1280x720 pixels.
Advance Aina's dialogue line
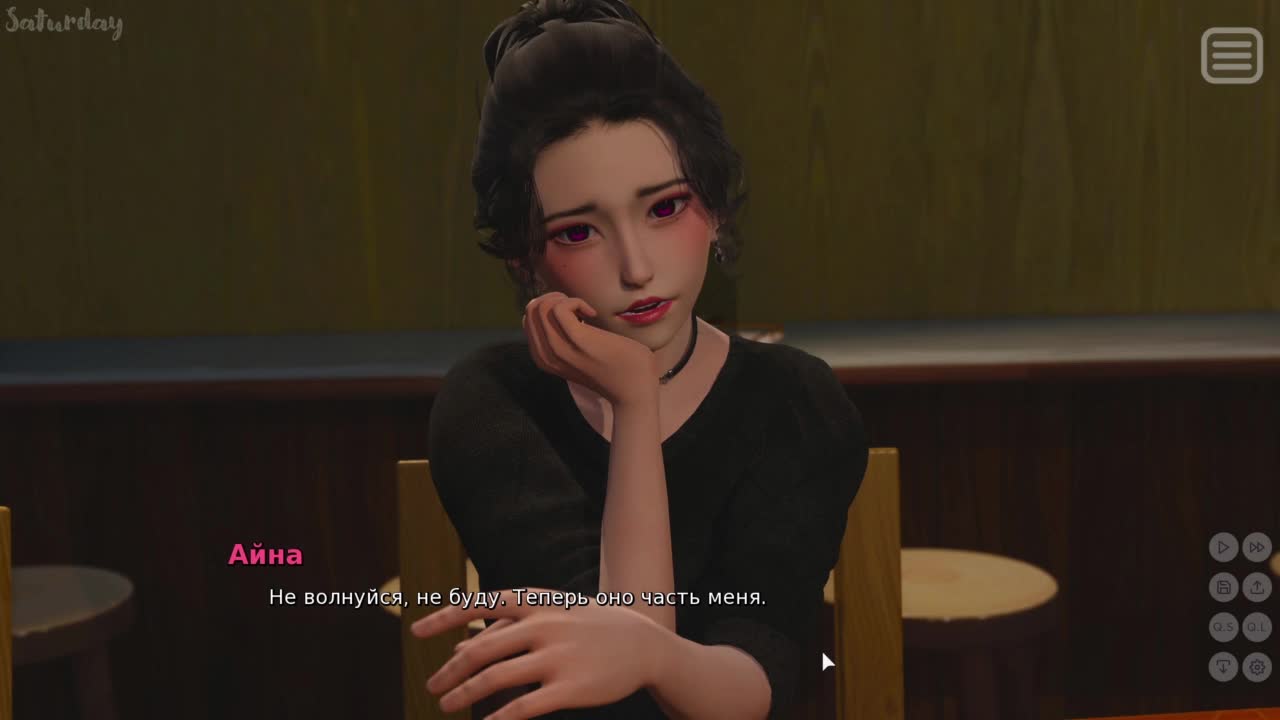click(x=517, y=598)
